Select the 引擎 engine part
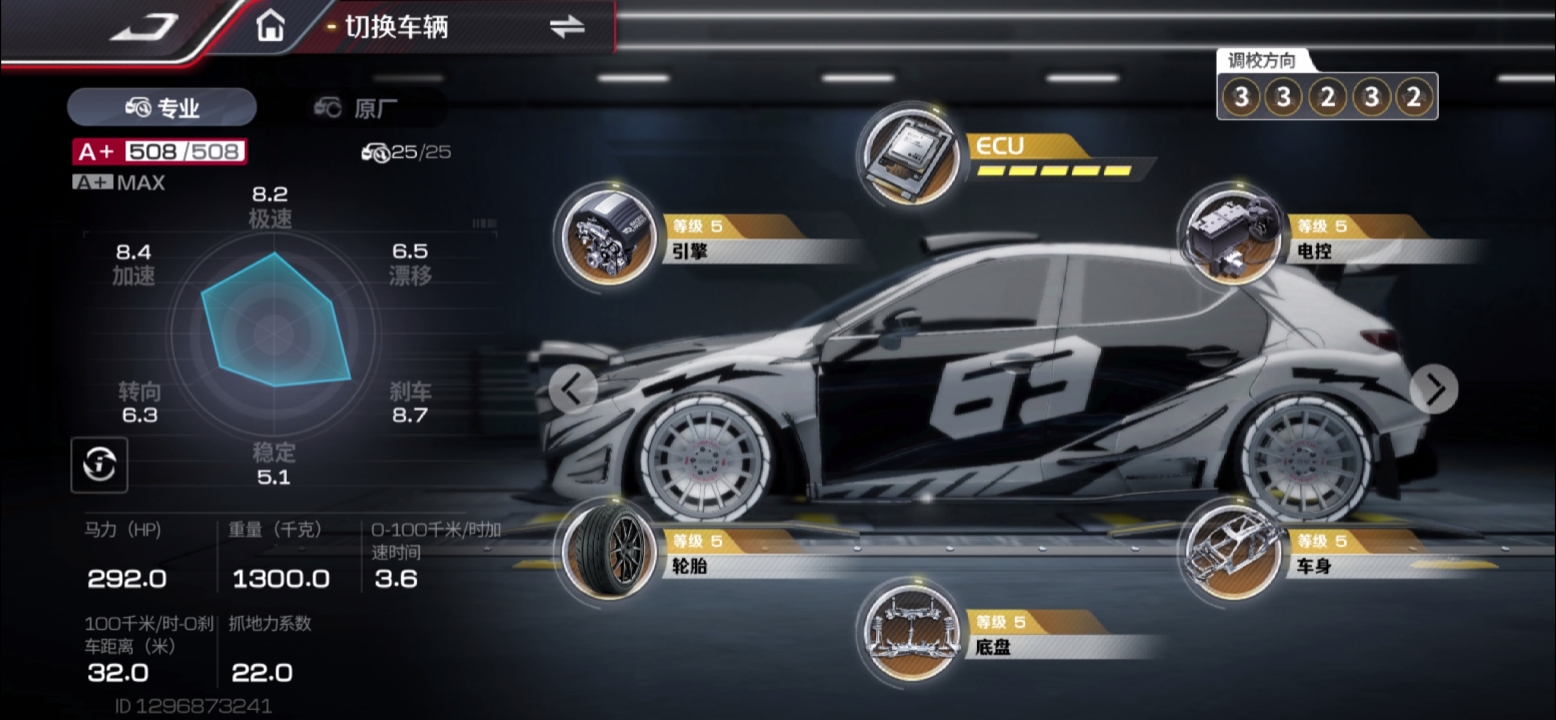The width and height of the screenshot is (1556, 720). click(x=603, y=235)
